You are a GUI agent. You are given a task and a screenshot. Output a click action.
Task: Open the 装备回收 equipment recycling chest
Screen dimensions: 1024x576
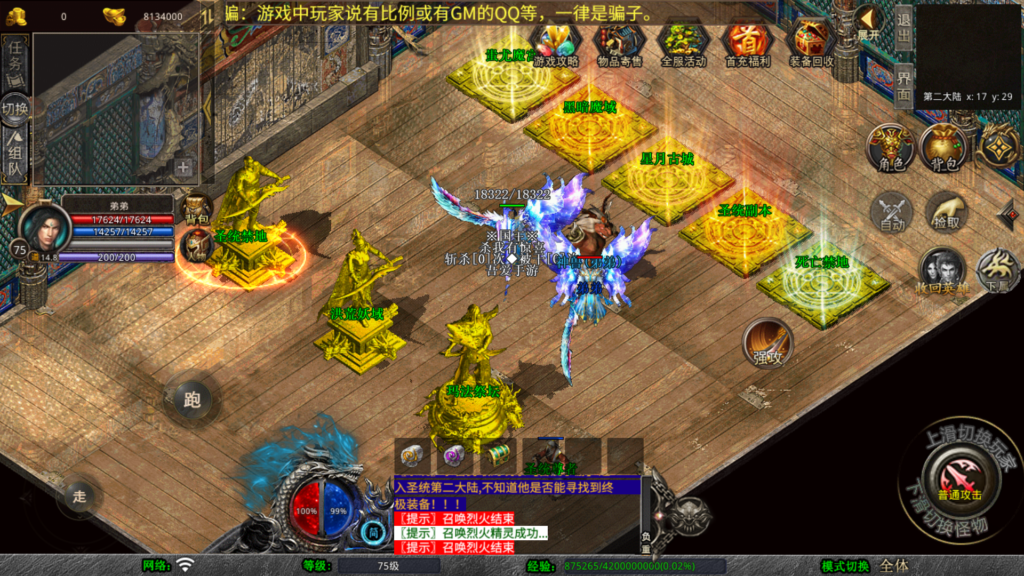click(810, 43)
